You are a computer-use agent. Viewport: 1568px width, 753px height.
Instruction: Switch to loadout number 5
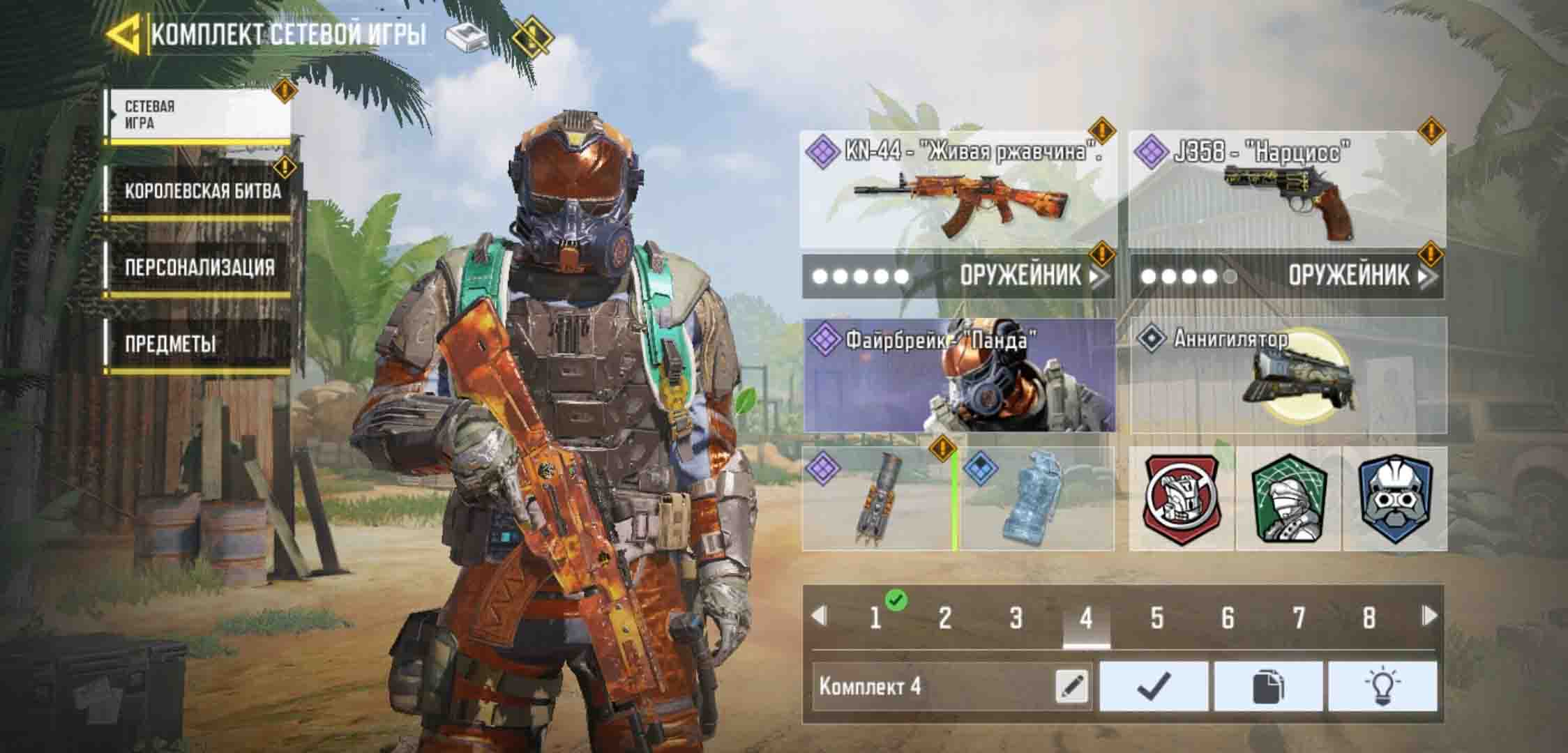pyautogui.click(x=1156, y=618)
